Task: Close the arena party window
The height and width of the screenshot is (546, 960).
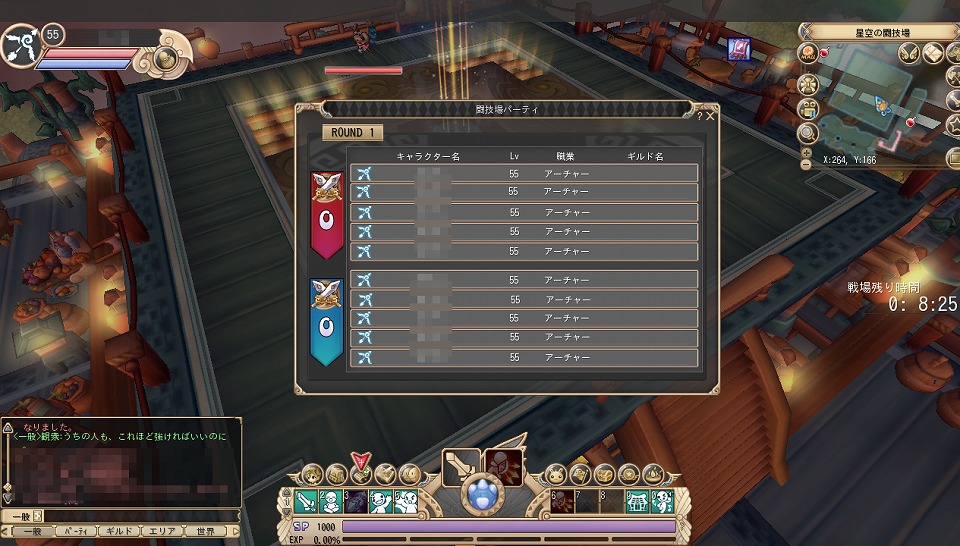Action: [x=710, y=117]
